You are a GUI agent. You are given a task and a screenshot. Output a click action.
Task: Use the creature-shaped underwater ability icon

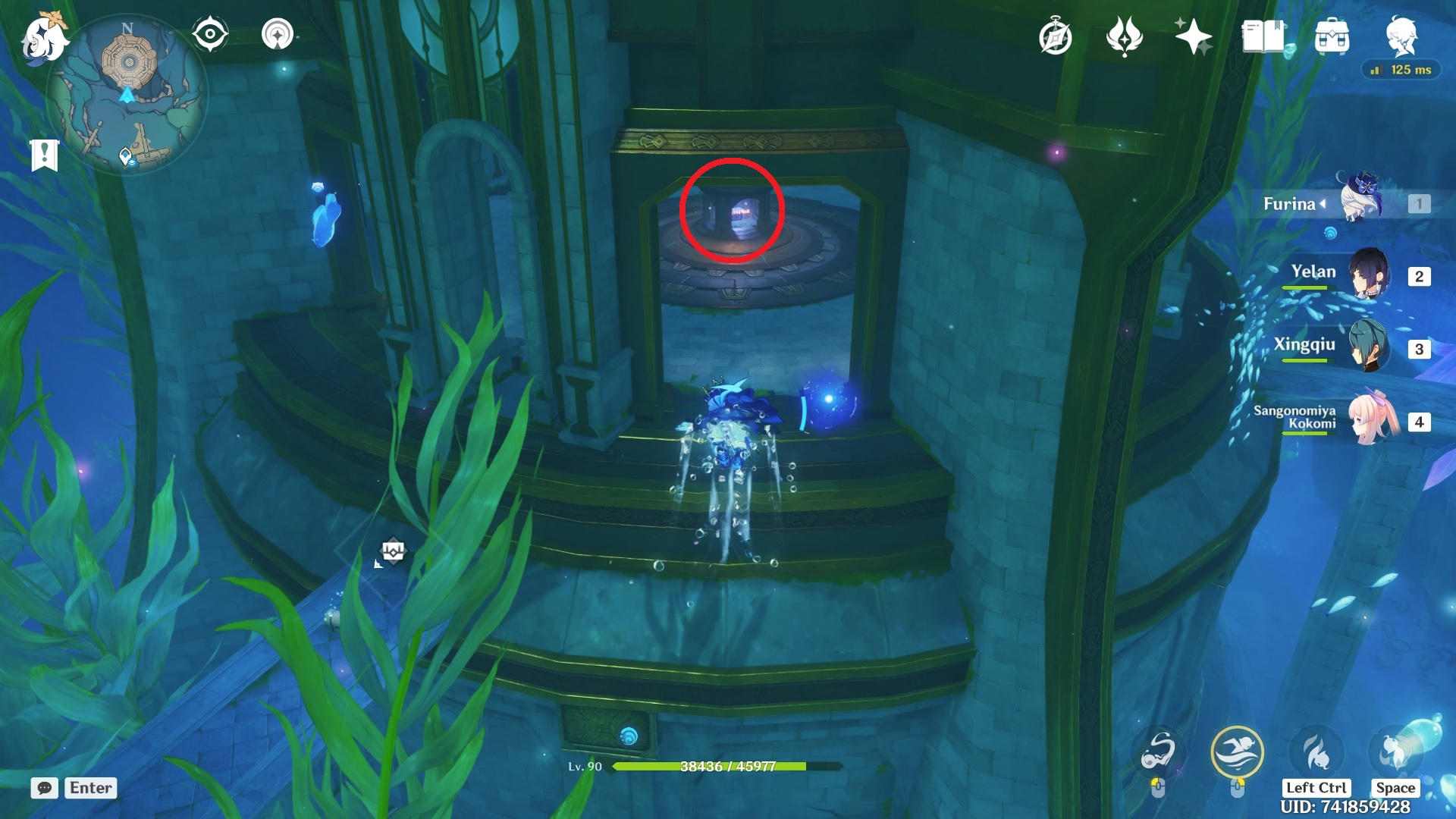point(1158,752)
